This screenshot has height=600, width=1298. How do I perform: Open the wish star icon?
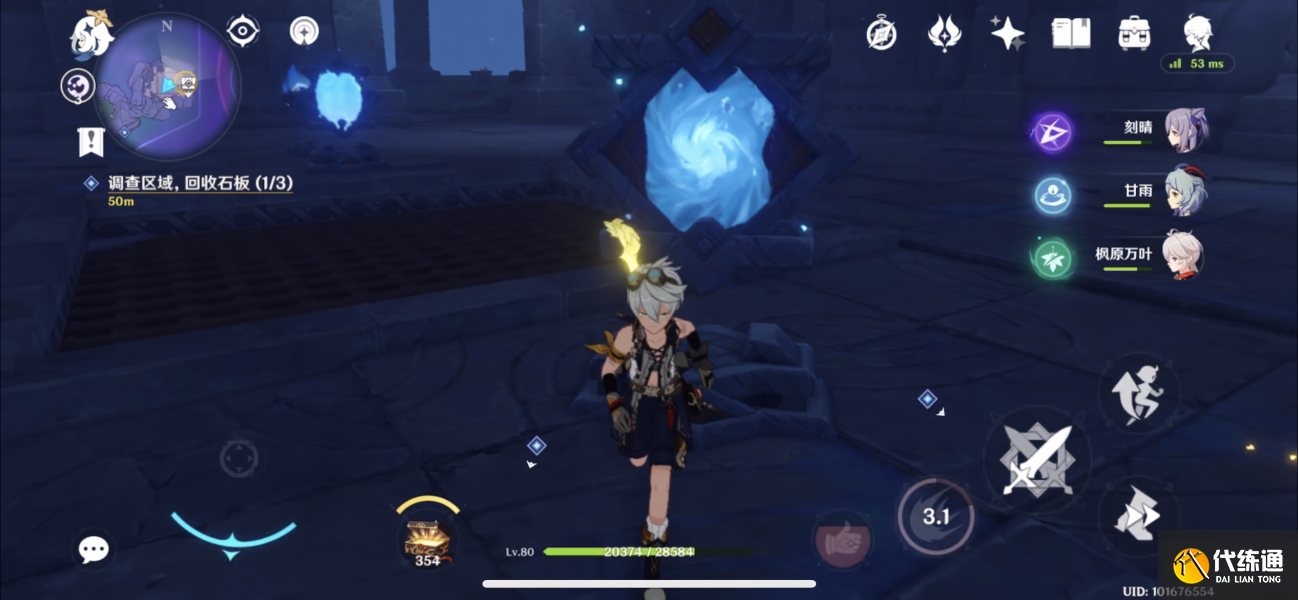point(1007,34)
